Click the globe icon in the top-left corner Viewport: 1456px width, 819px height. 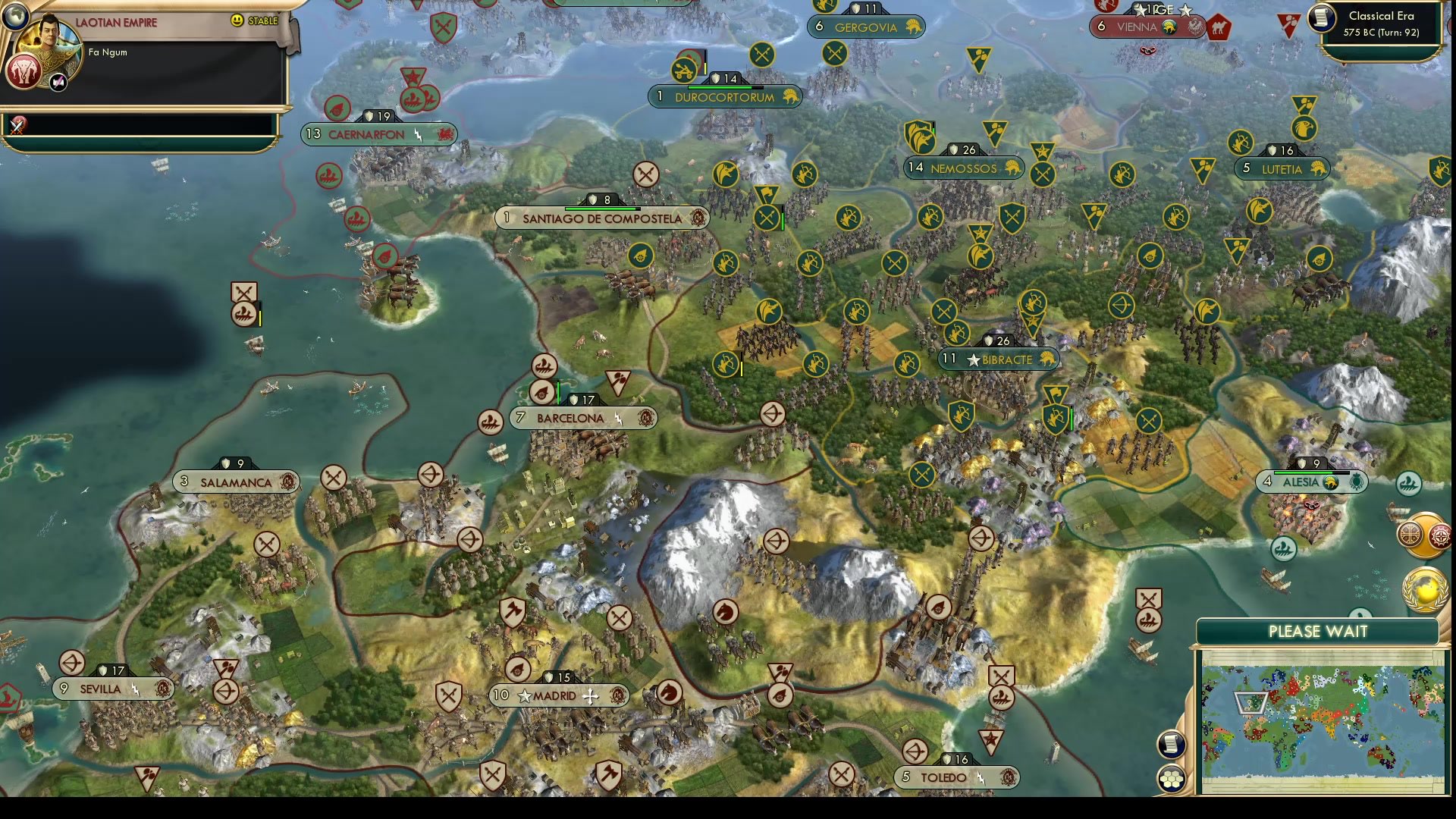pyautogui.click(x=15, y=15)
